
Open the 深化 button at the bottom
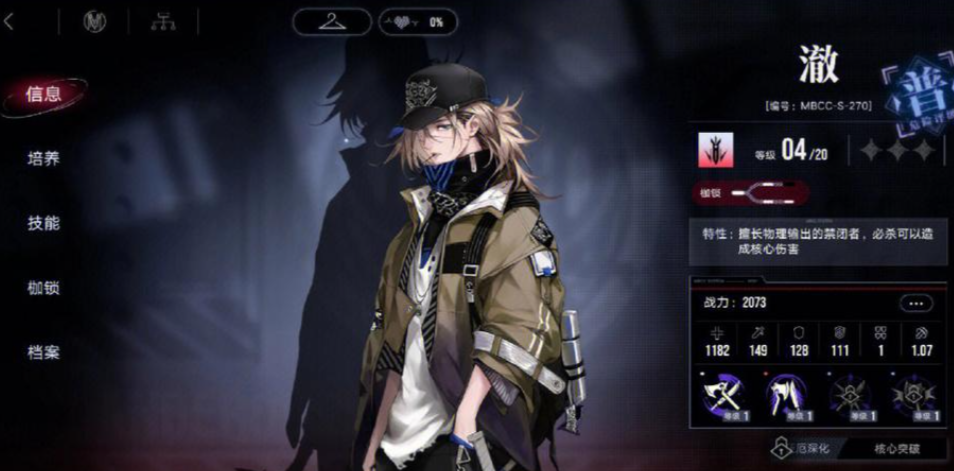point(805,450)
